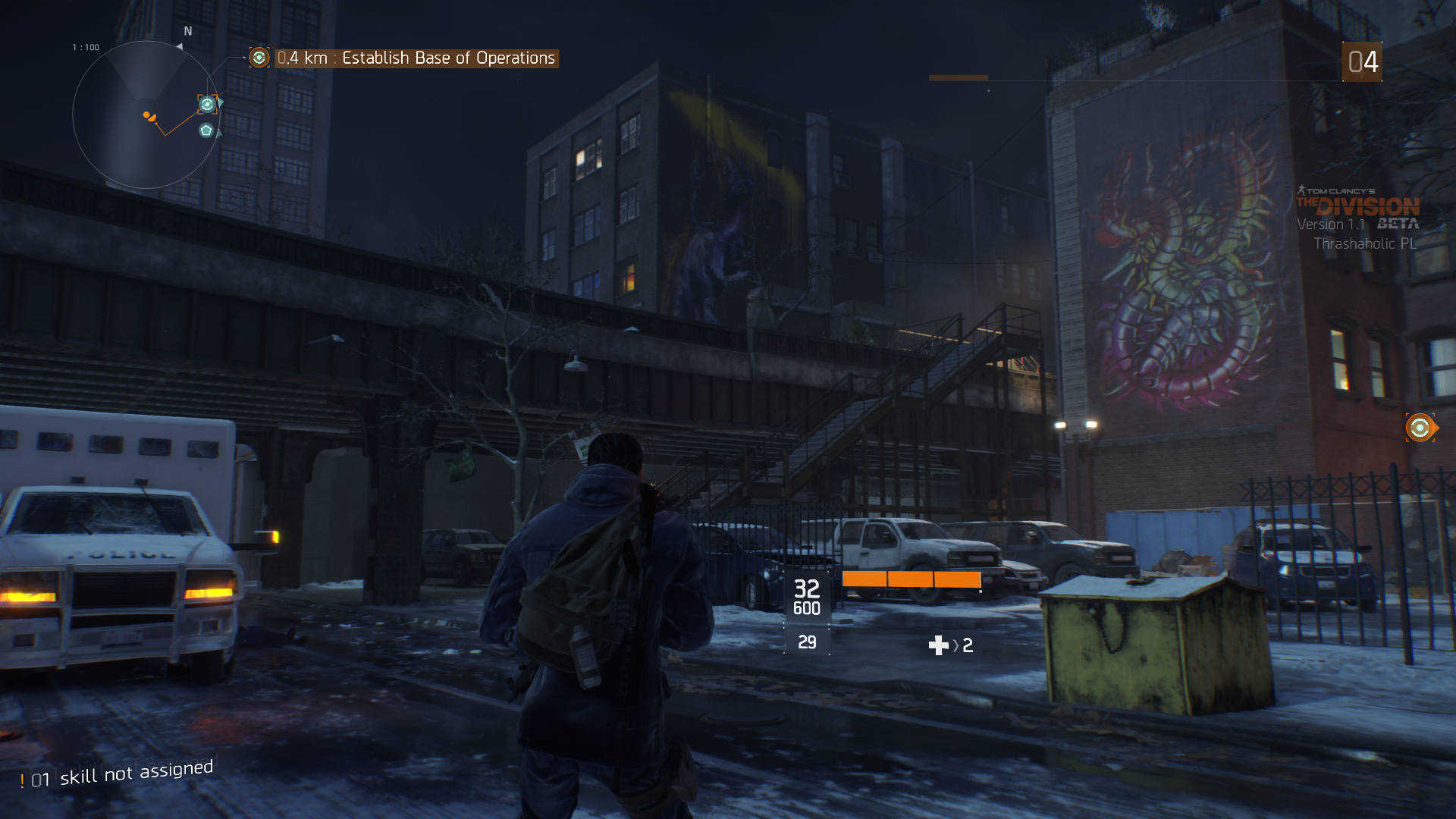Click the pentagon marker on the minimap

[x=206, y=130]
